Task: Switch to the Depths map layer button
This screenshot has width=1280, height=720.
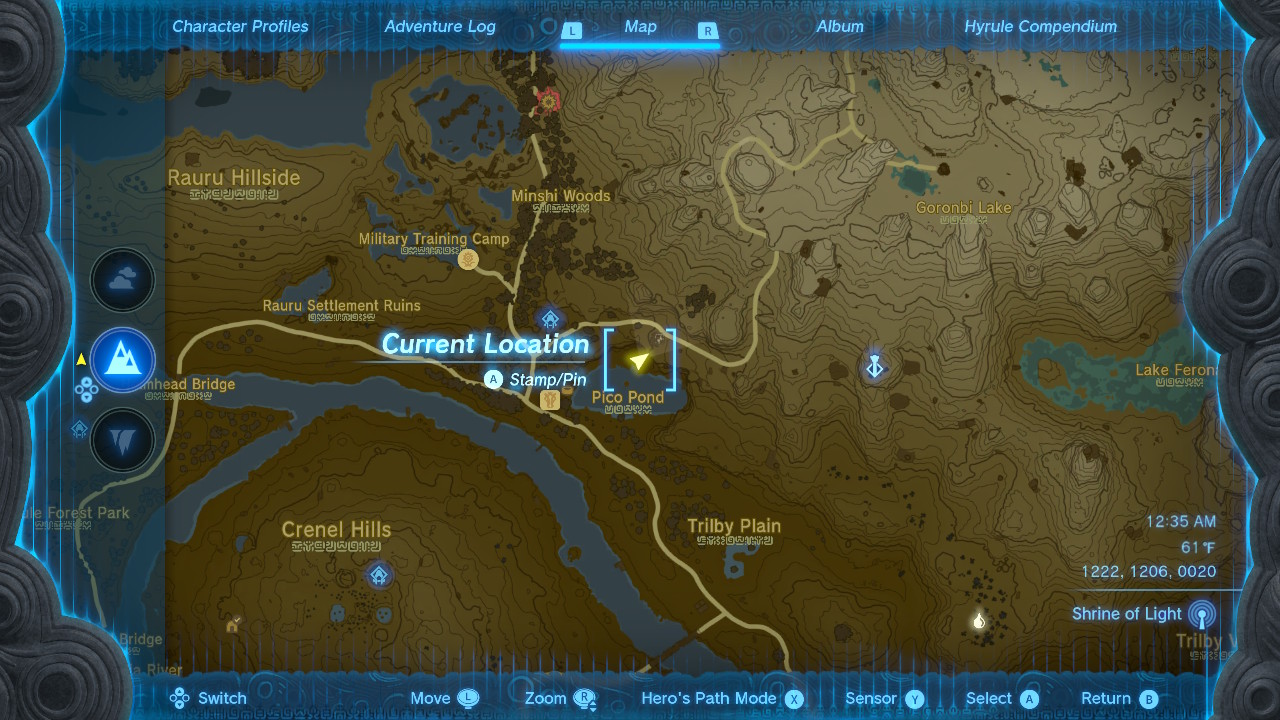Action: click(122, 439)
